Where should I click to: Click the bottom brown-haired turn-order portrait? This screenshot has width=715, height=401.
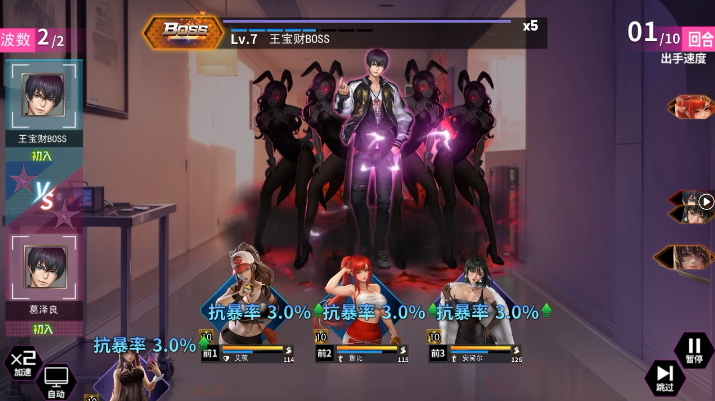click(688, 258)
